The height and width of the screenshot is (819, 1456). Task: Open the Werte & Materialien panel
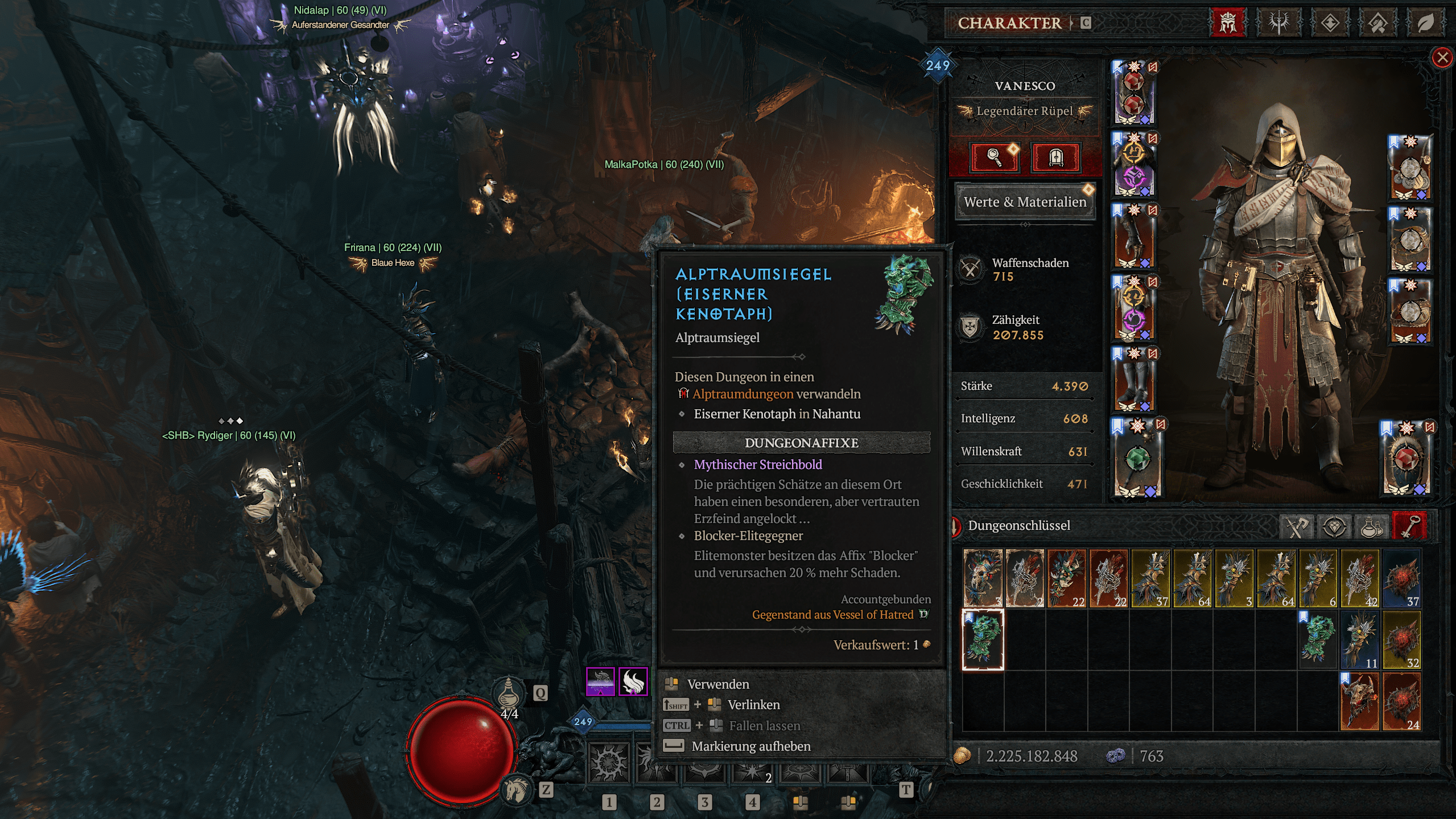tap(1024, 201)
